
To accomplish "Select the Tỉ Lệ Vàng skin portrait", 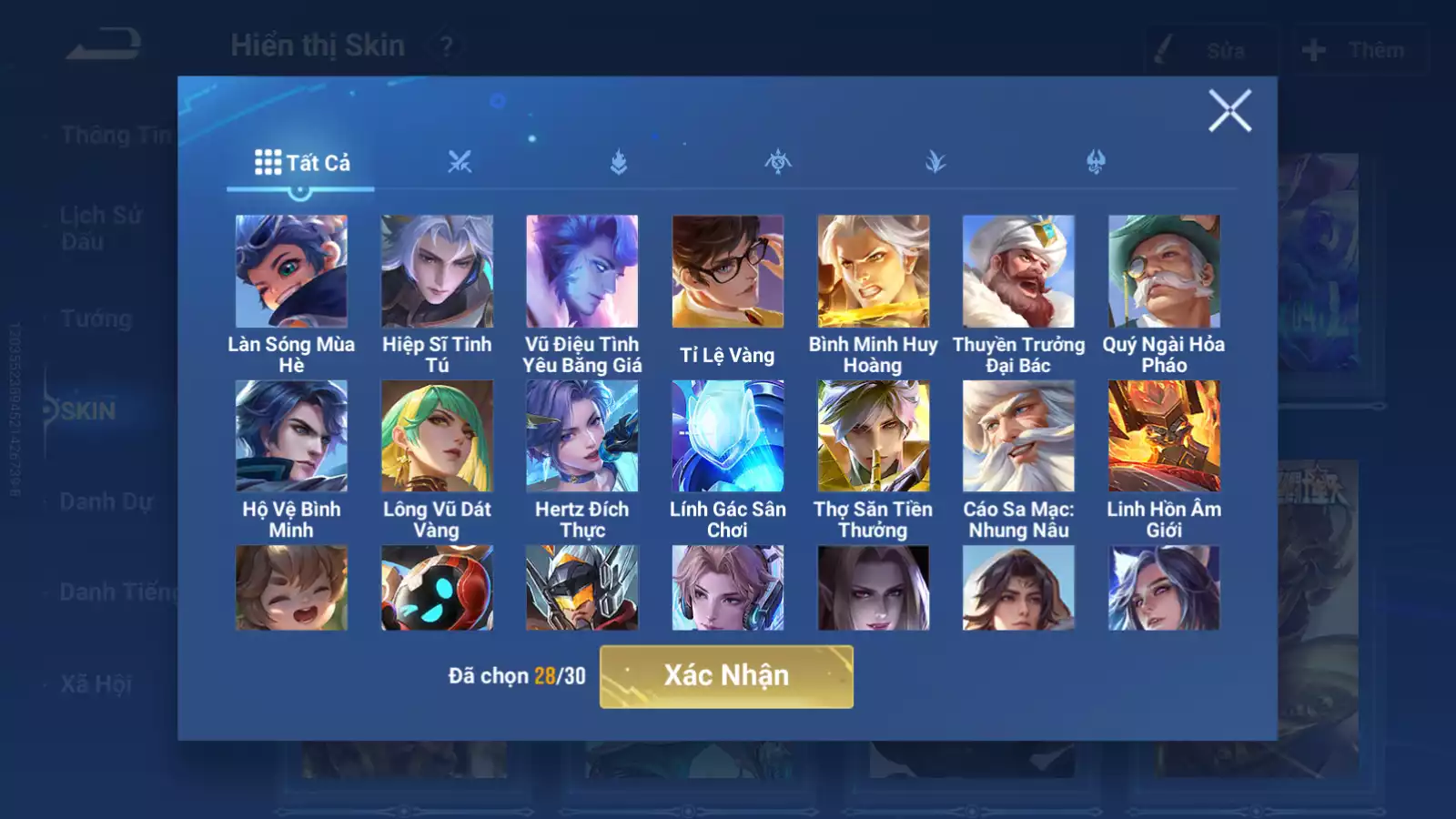I will click(x=727, y=271).
